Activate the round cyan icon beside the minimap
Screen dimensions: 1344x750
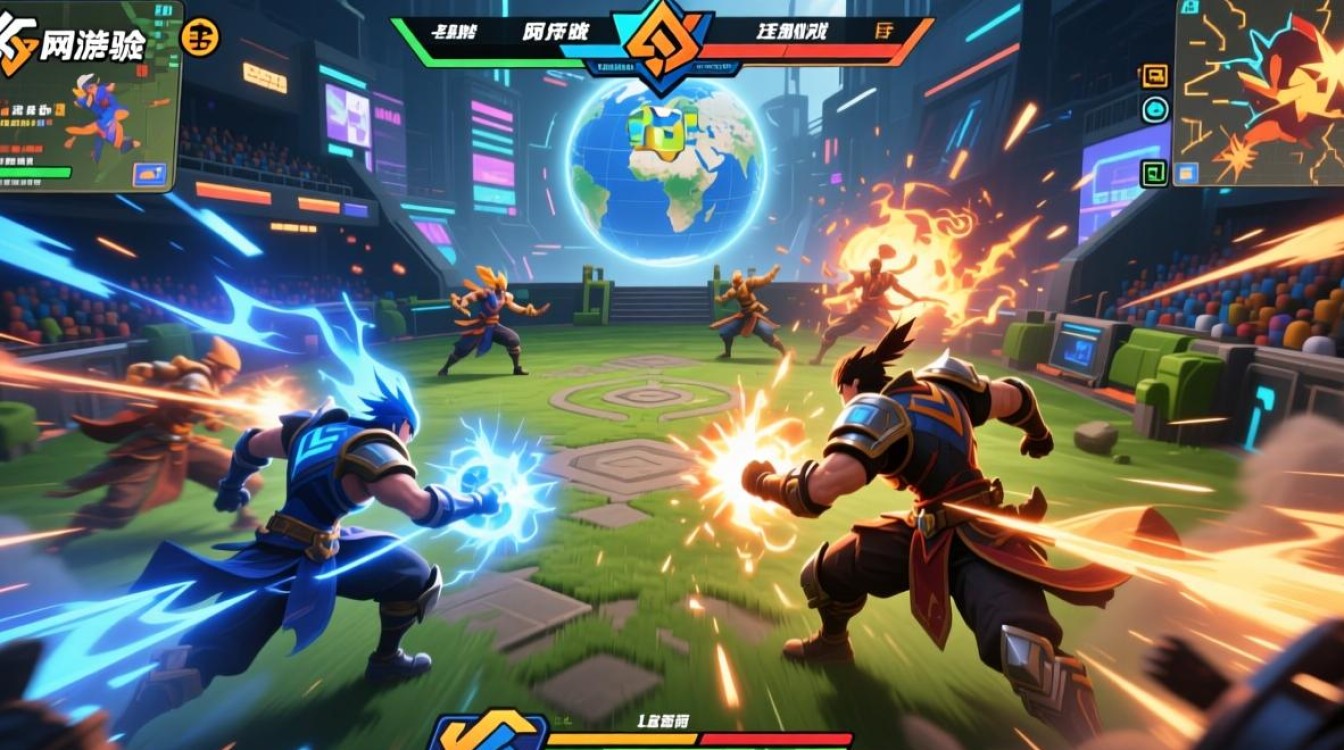tap(1155, 110)
